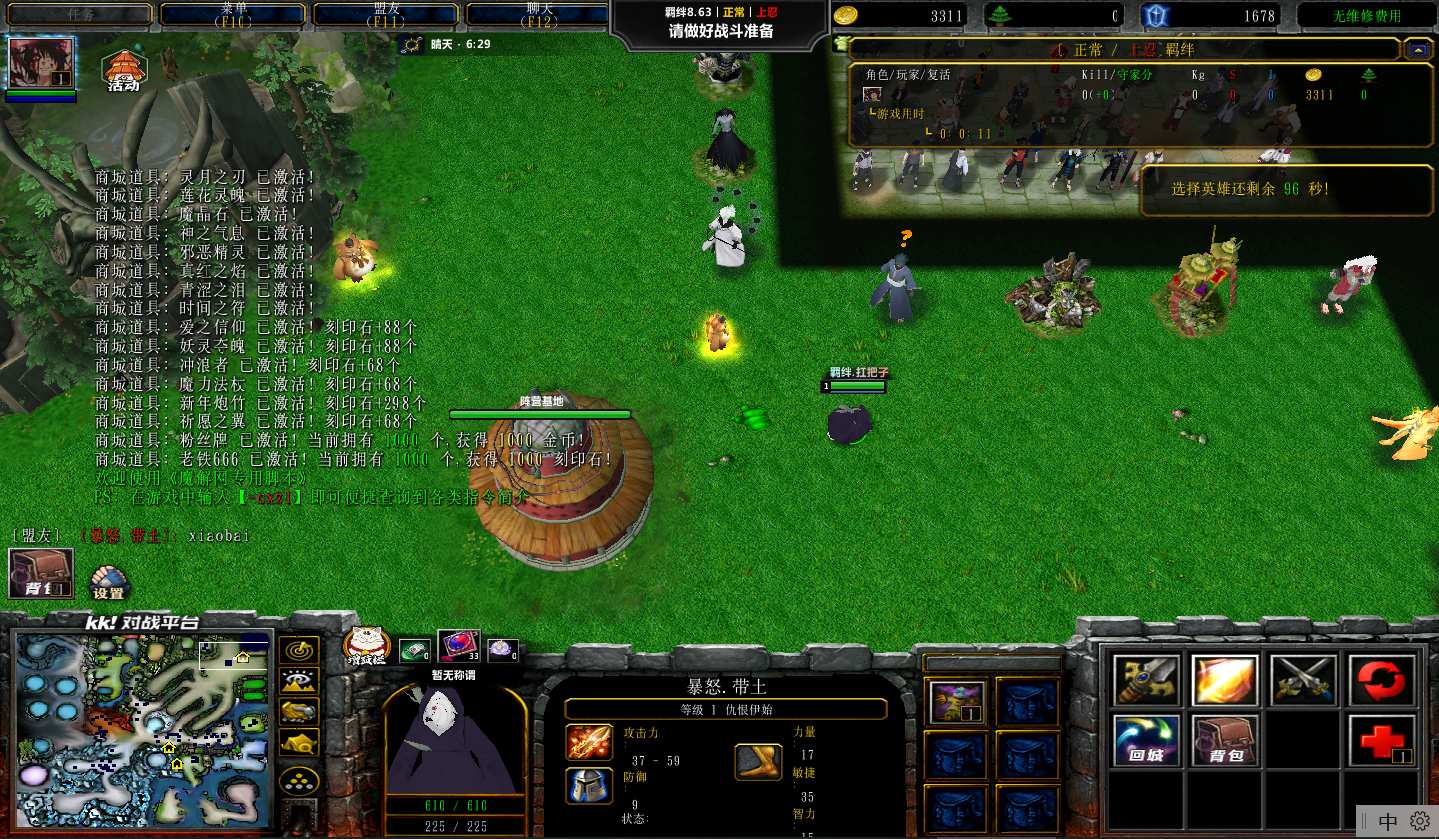Toggle the minimap terrain display button
1439x839 pixels.
[x=299, y=681]
